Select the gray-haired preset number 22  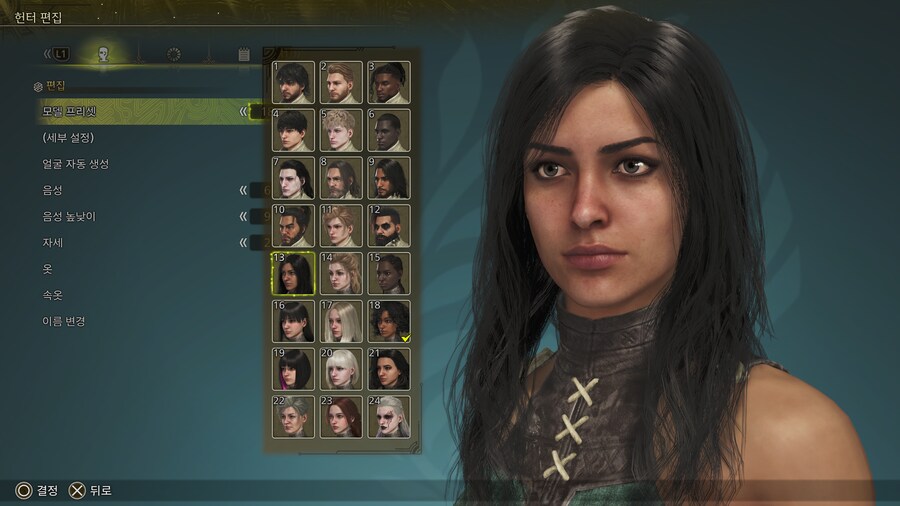(x=293, y=416)
